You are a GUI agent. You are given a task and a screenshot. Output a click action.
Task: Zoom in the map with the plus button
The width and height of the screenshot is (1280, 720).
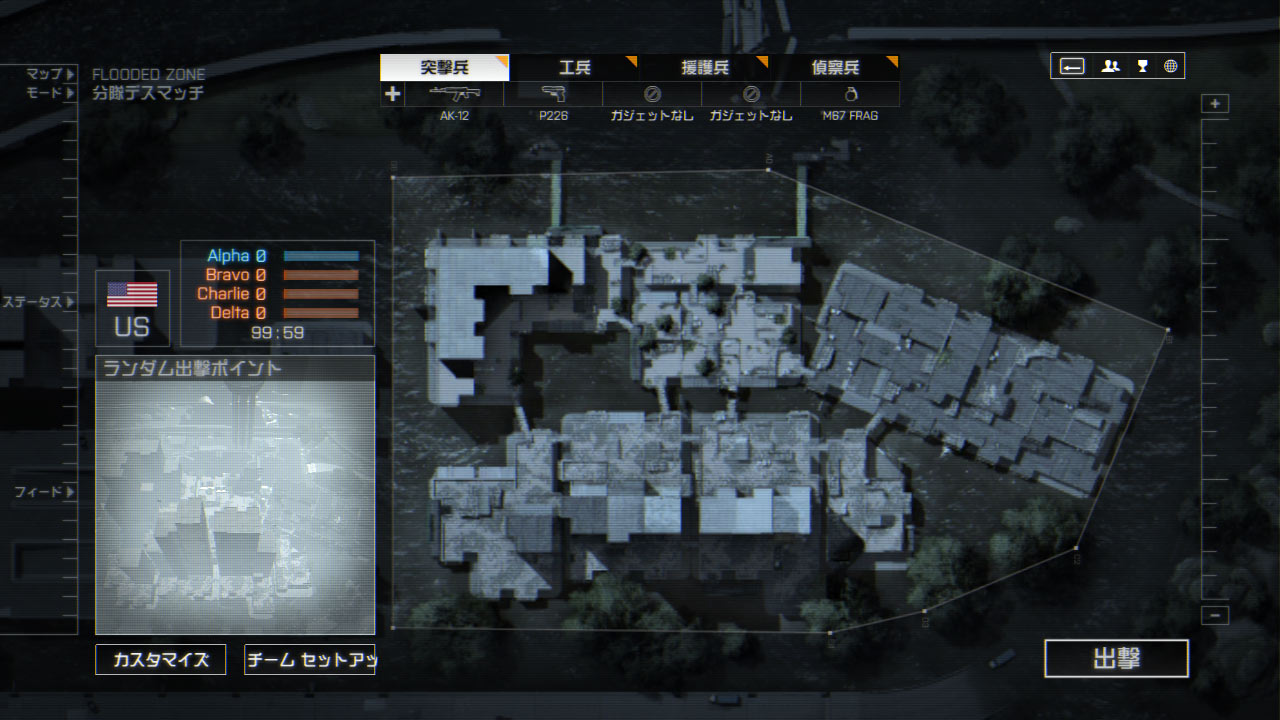1215,104
